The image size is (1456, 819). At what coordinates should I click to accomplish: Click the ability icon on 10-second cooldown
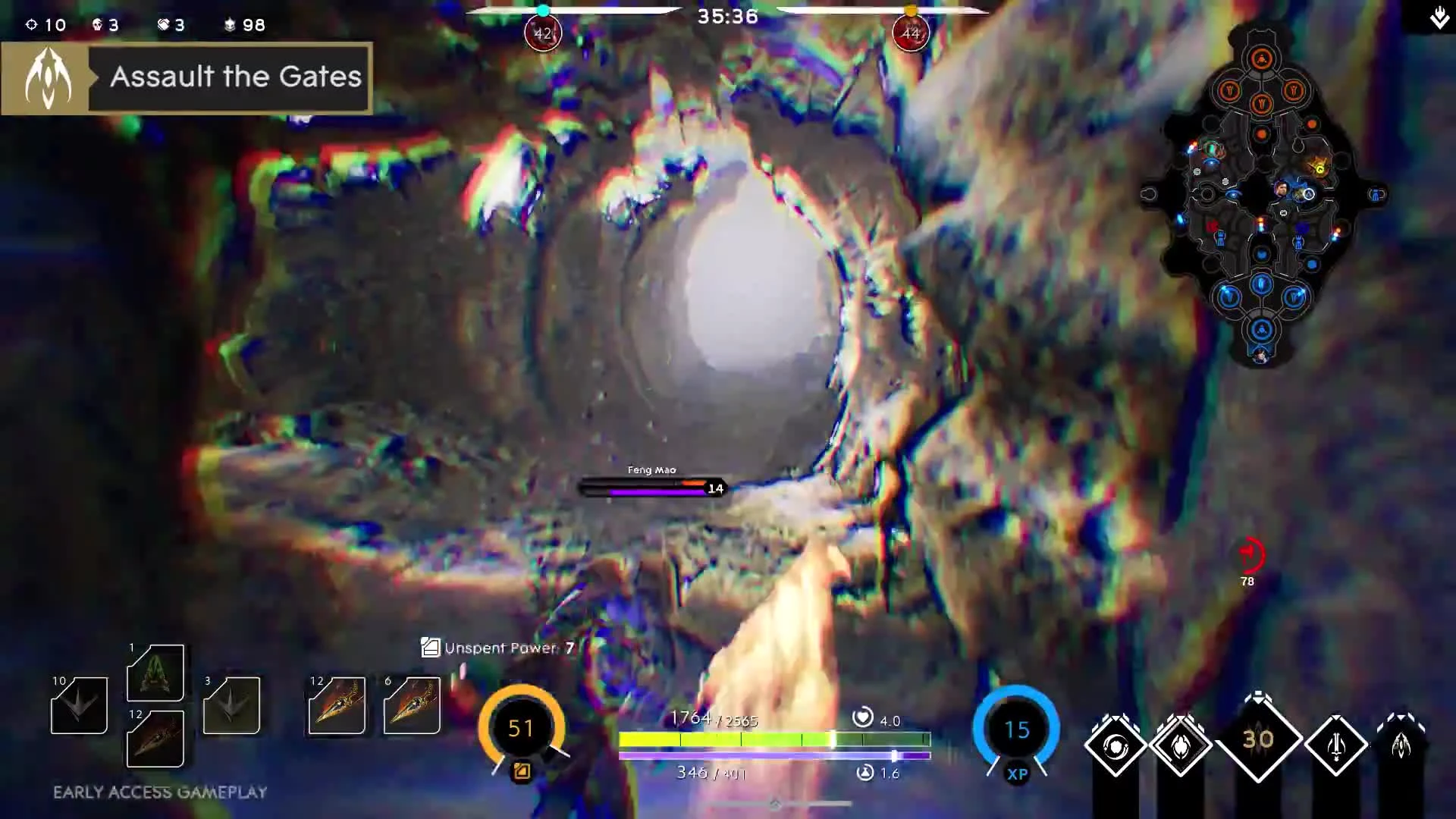[79, 707]
